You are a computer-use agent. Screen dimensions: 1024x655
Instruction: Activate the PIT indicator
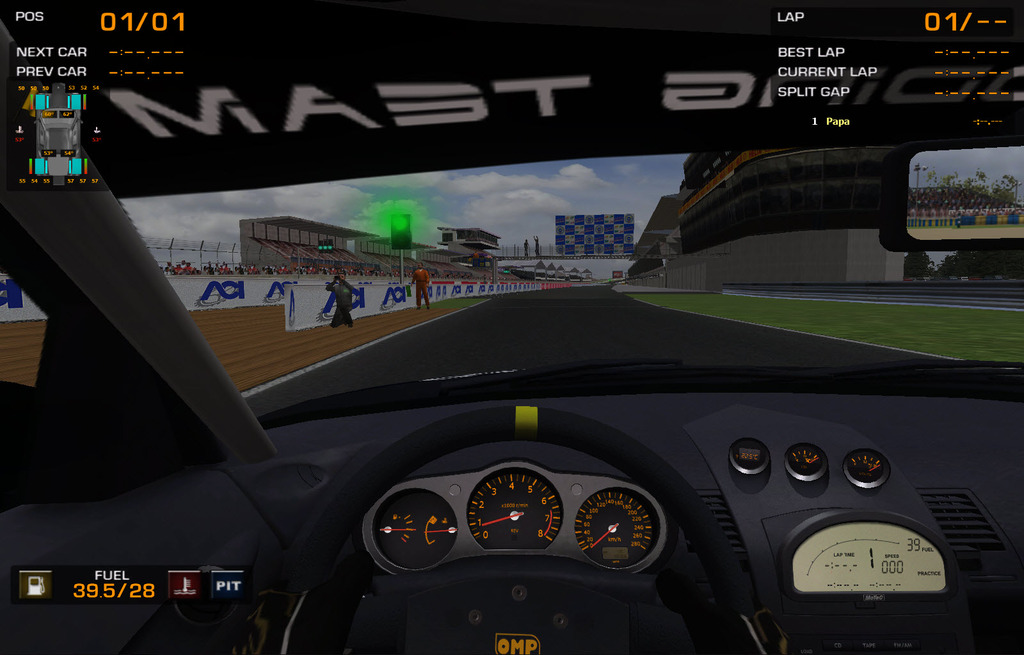tap(228, 585)
